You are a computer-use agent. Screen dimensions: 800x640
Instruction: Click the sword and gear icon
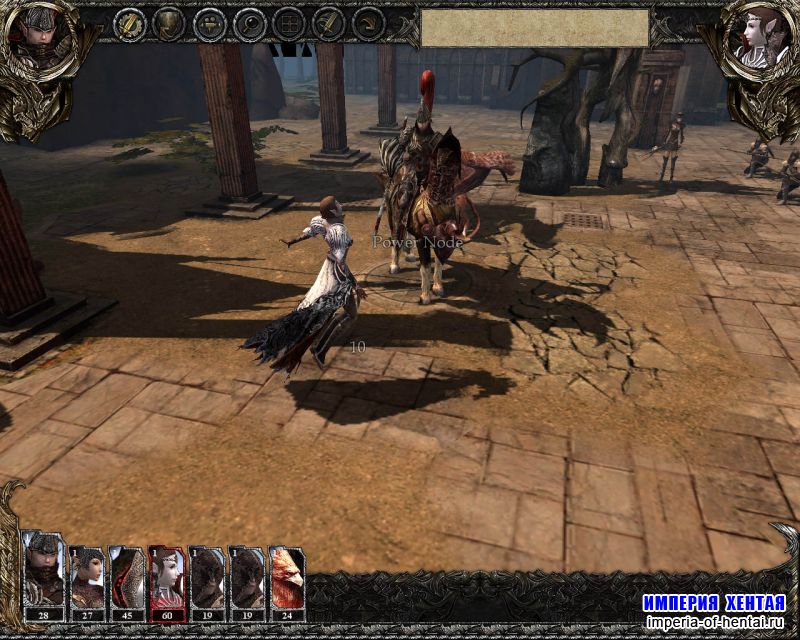(129, 24)
